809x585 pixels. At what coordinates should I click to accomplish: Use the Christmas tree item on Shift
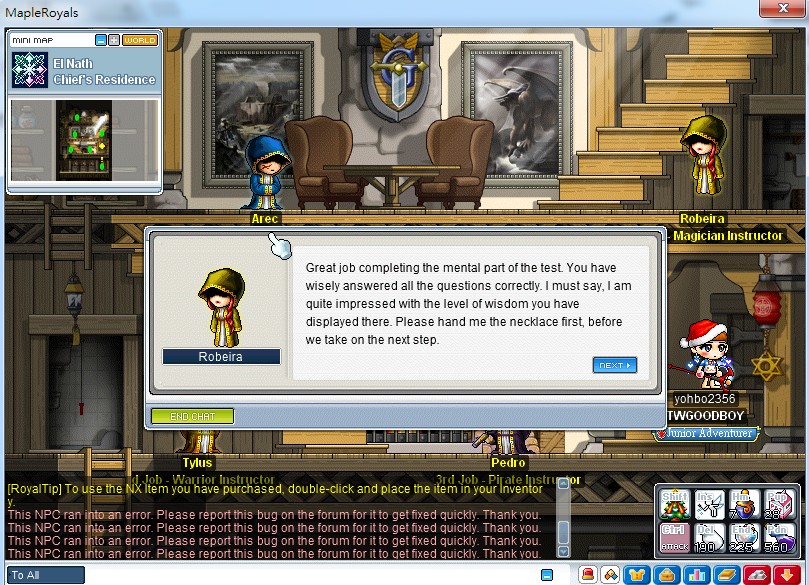[676, 505]
